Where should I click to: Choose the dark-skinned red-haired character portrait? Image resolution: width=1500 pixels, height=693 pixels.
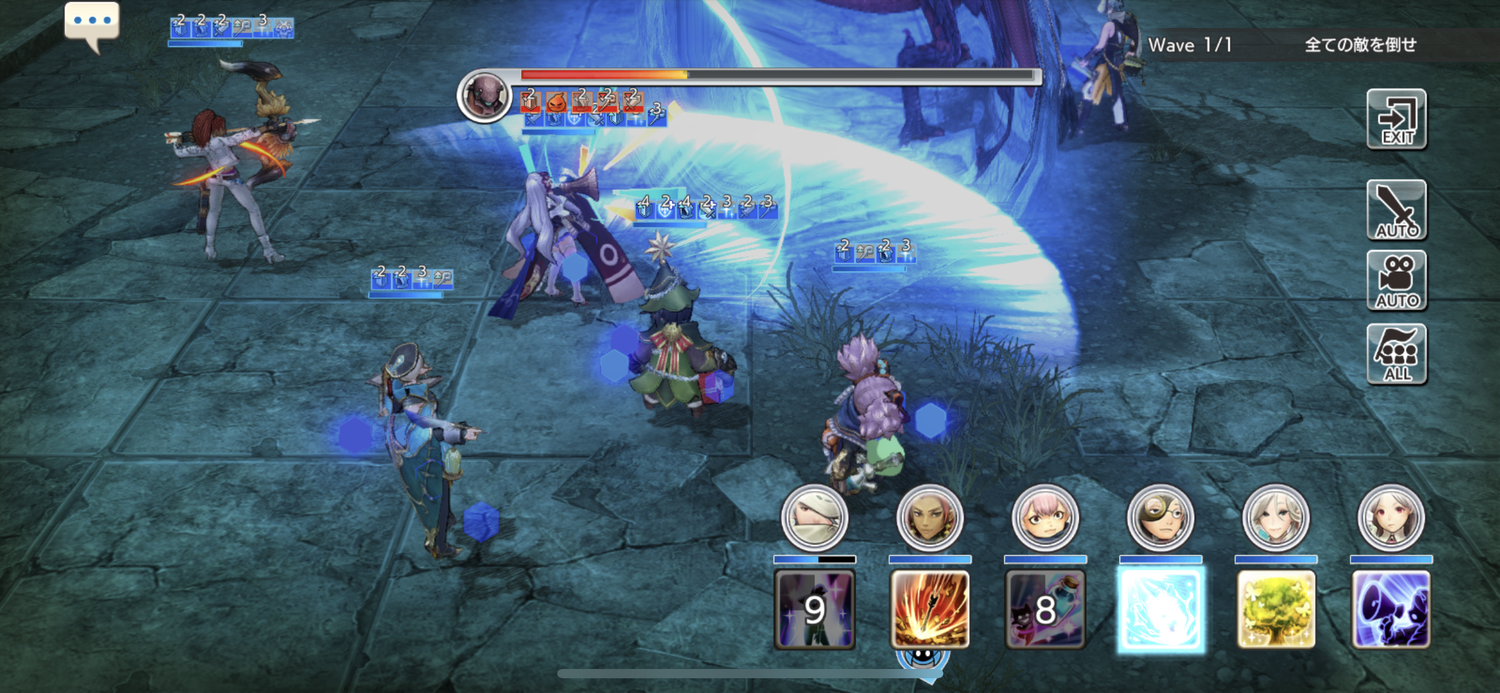point(930,518)
